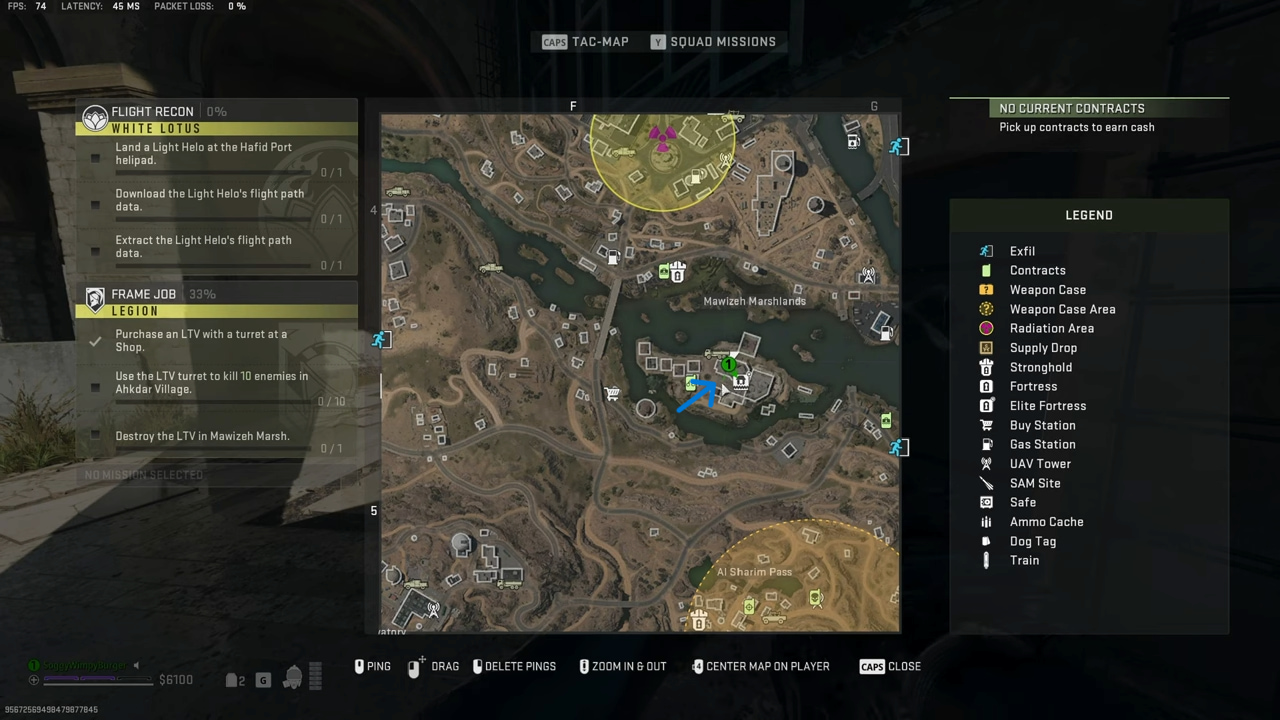Click the UAV Tower icon near the map's right edge
Viewport: 1280px width, 720px height.
867,276
